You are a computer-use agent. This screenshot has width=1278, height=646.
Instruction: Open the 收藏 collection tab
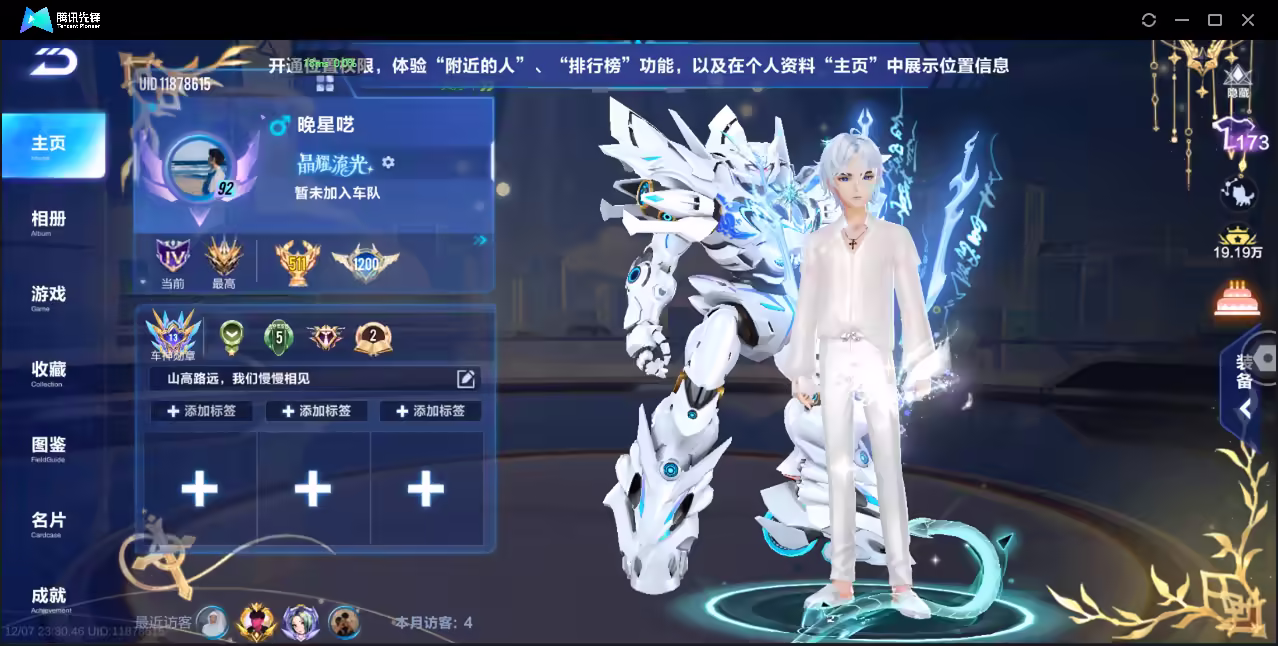[x=48, y=371]
